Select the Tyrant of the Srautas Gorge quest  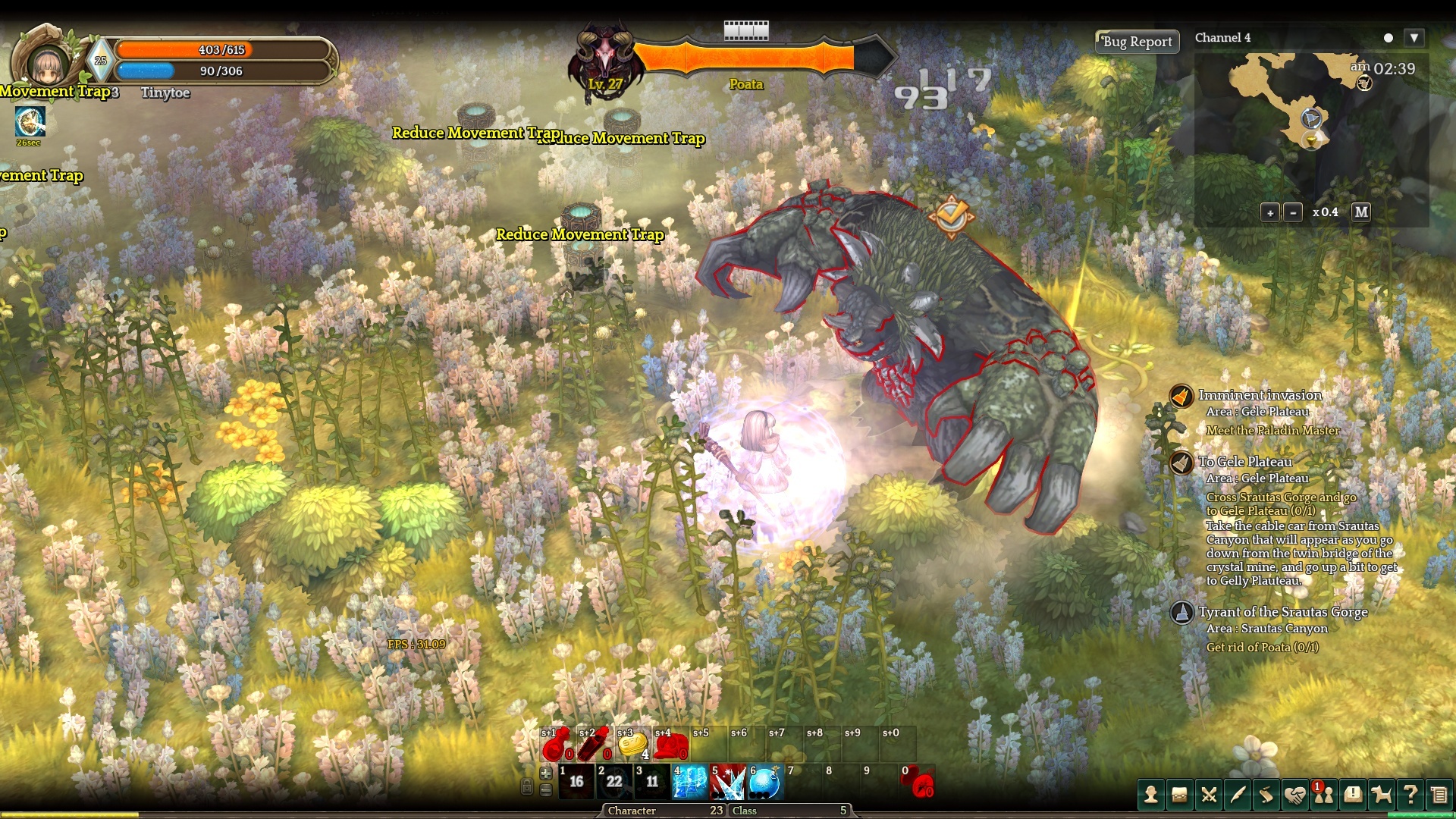tap(1283, 612)
